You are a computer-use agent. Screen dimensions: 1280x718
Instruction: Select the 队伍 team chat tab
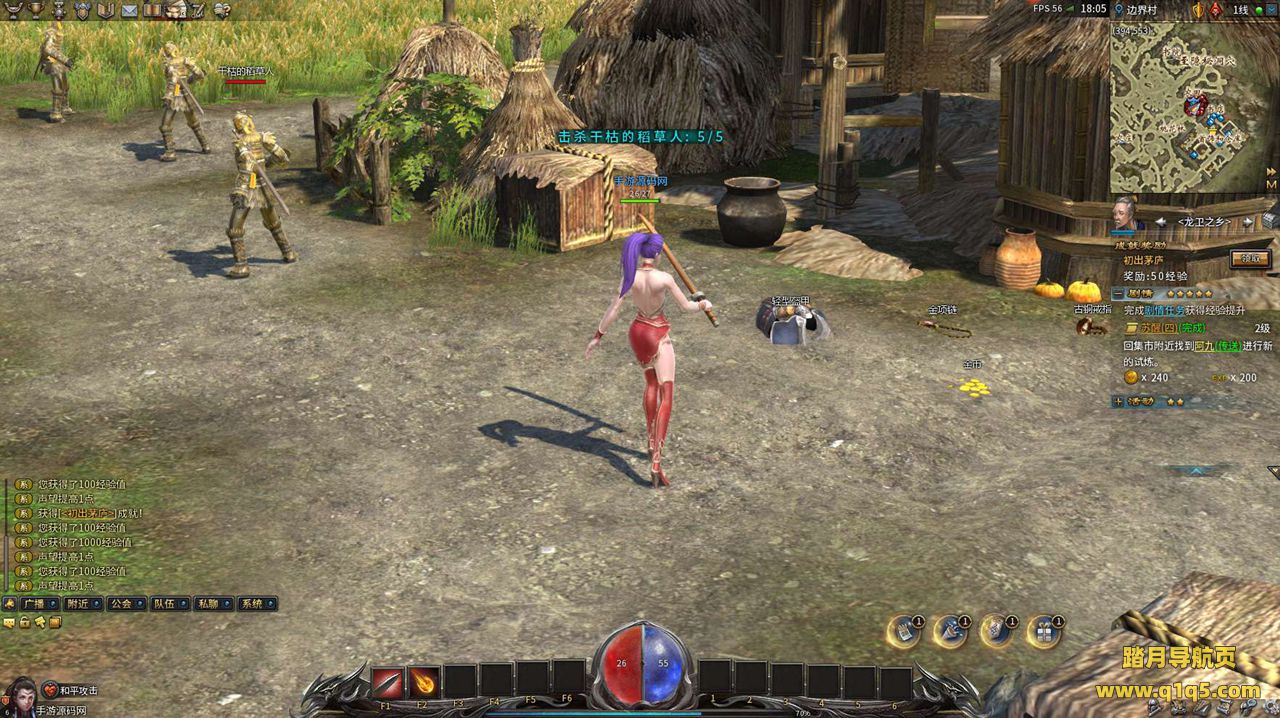point(164,604)
